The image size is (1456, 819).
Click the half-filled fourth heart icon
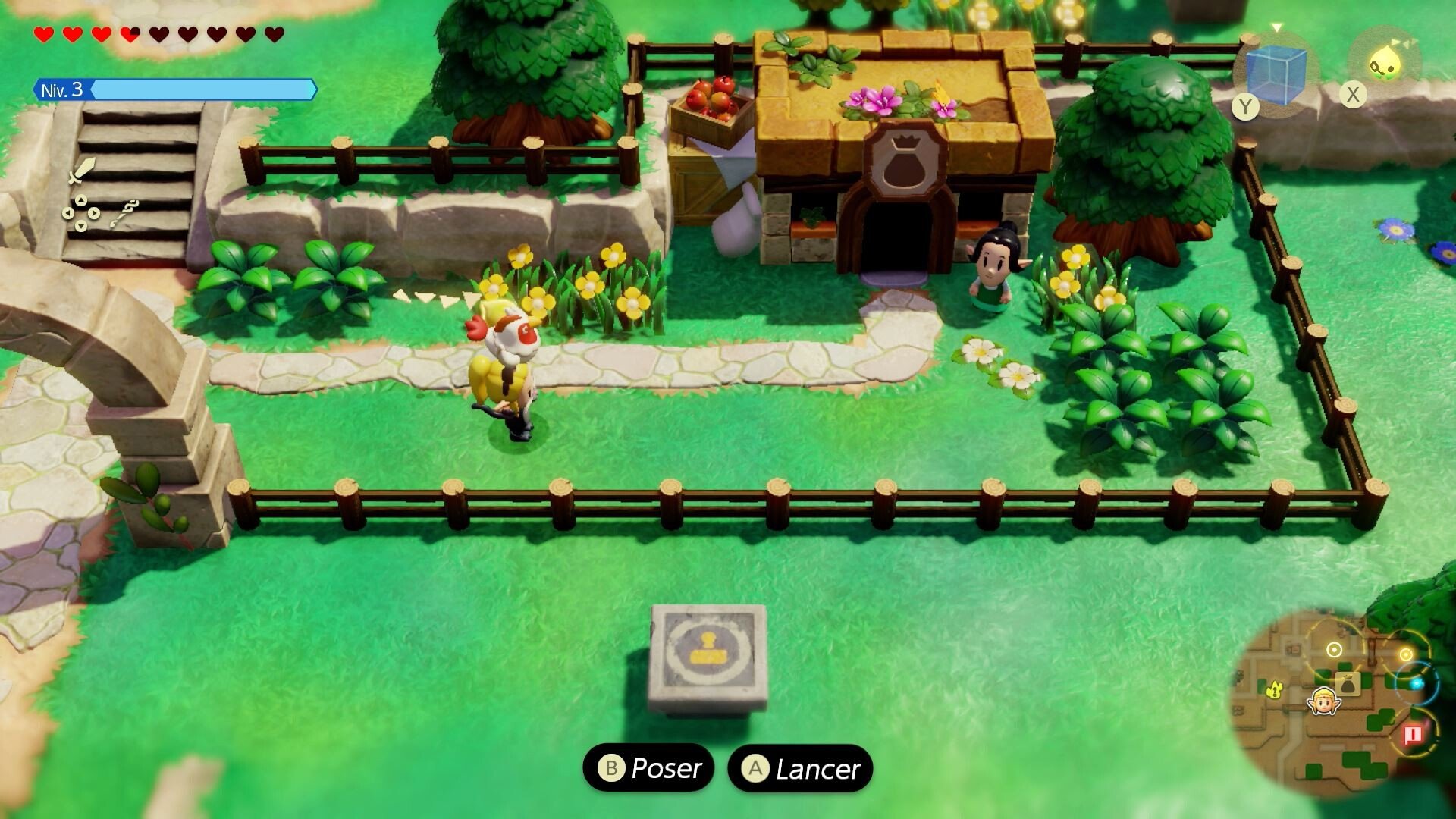pyautogui.click(x=129, y=33)
